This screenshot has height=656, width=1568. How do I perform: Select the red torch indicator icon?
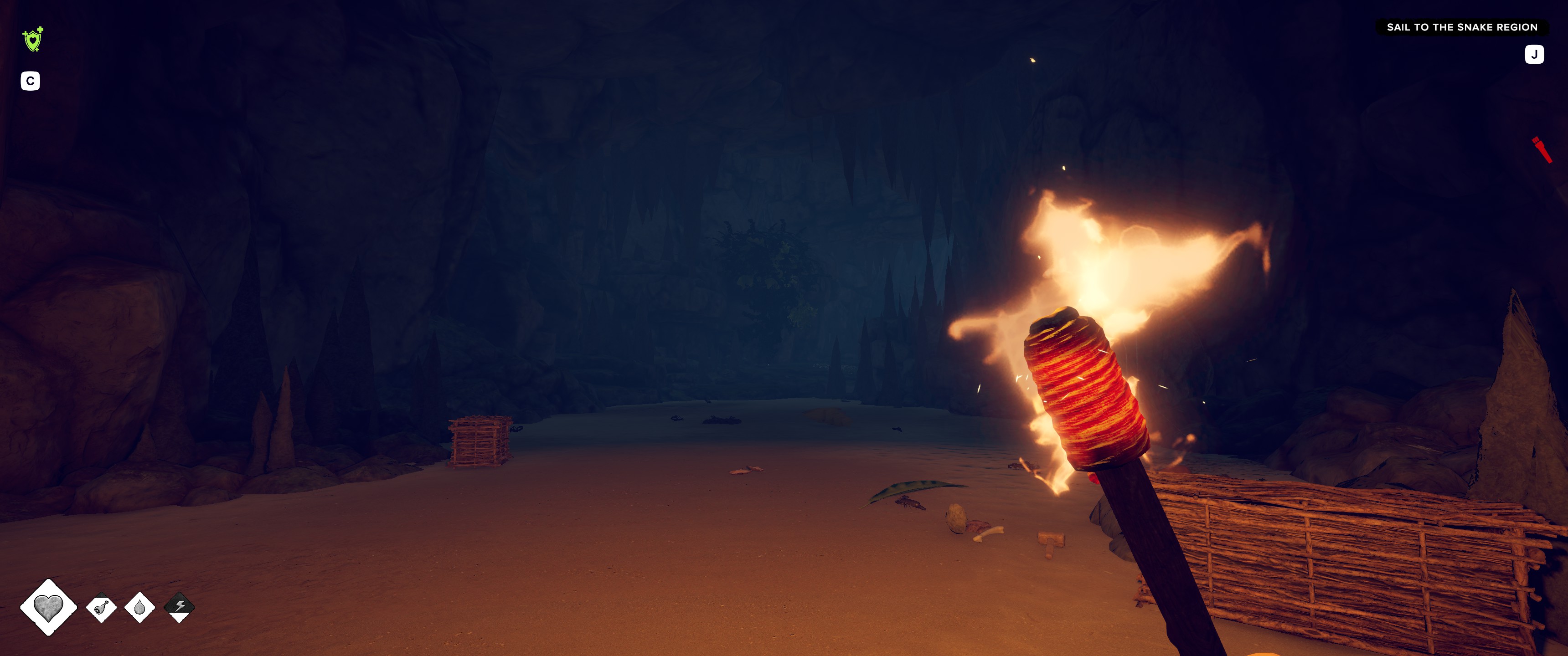point(1541,149)
